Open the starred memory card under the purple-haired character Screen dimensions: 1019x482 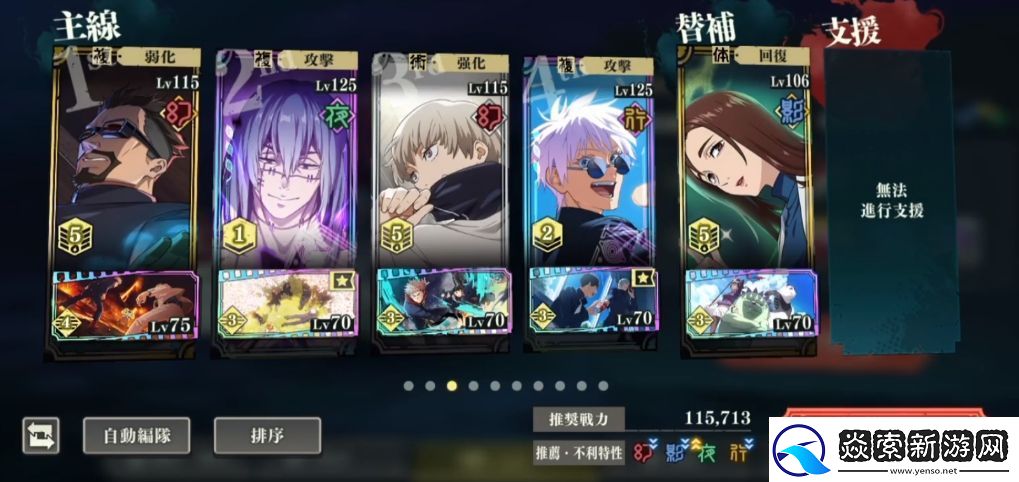tap(286, 303)
